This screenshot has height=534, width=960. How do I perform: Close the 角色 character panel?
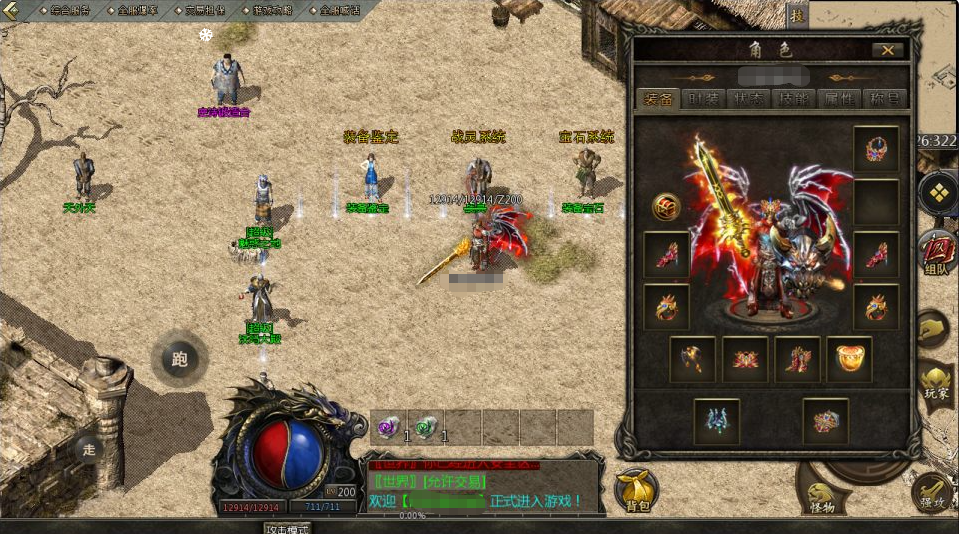(x=887, y=51)
